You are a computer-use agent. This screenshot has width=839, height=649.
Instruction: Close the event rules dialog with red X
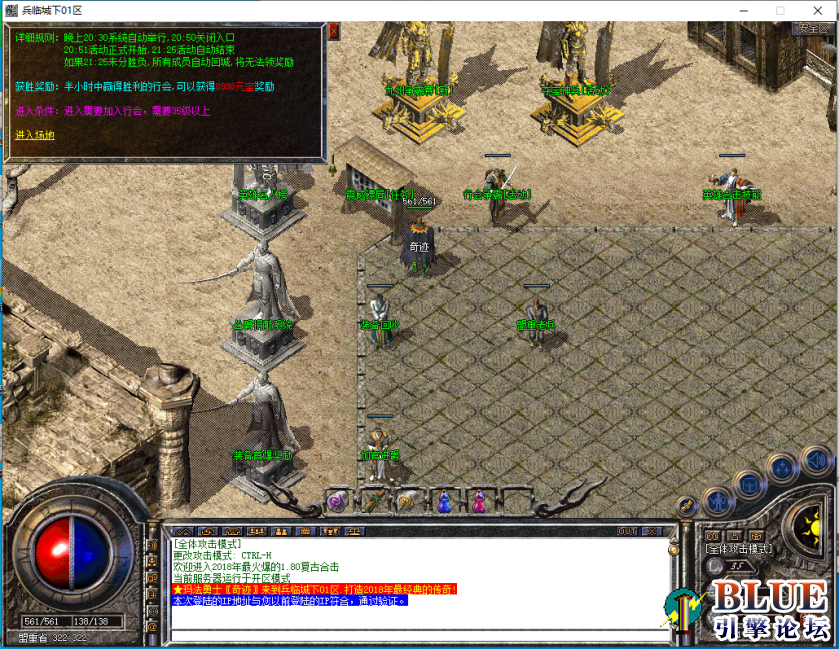point(333,31)
